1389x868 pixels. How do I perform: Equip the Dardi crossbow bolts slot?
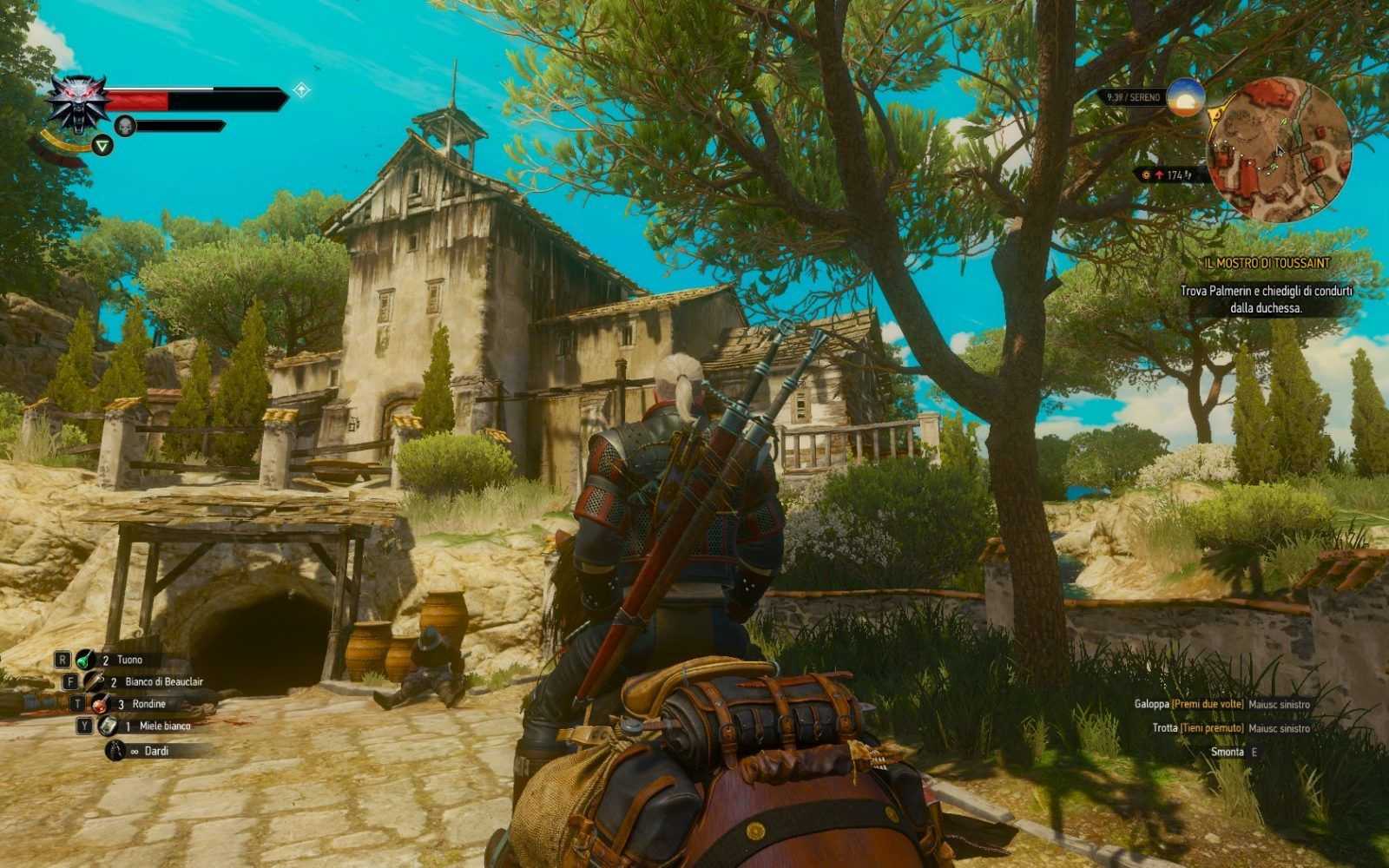(x=115, y=751)
